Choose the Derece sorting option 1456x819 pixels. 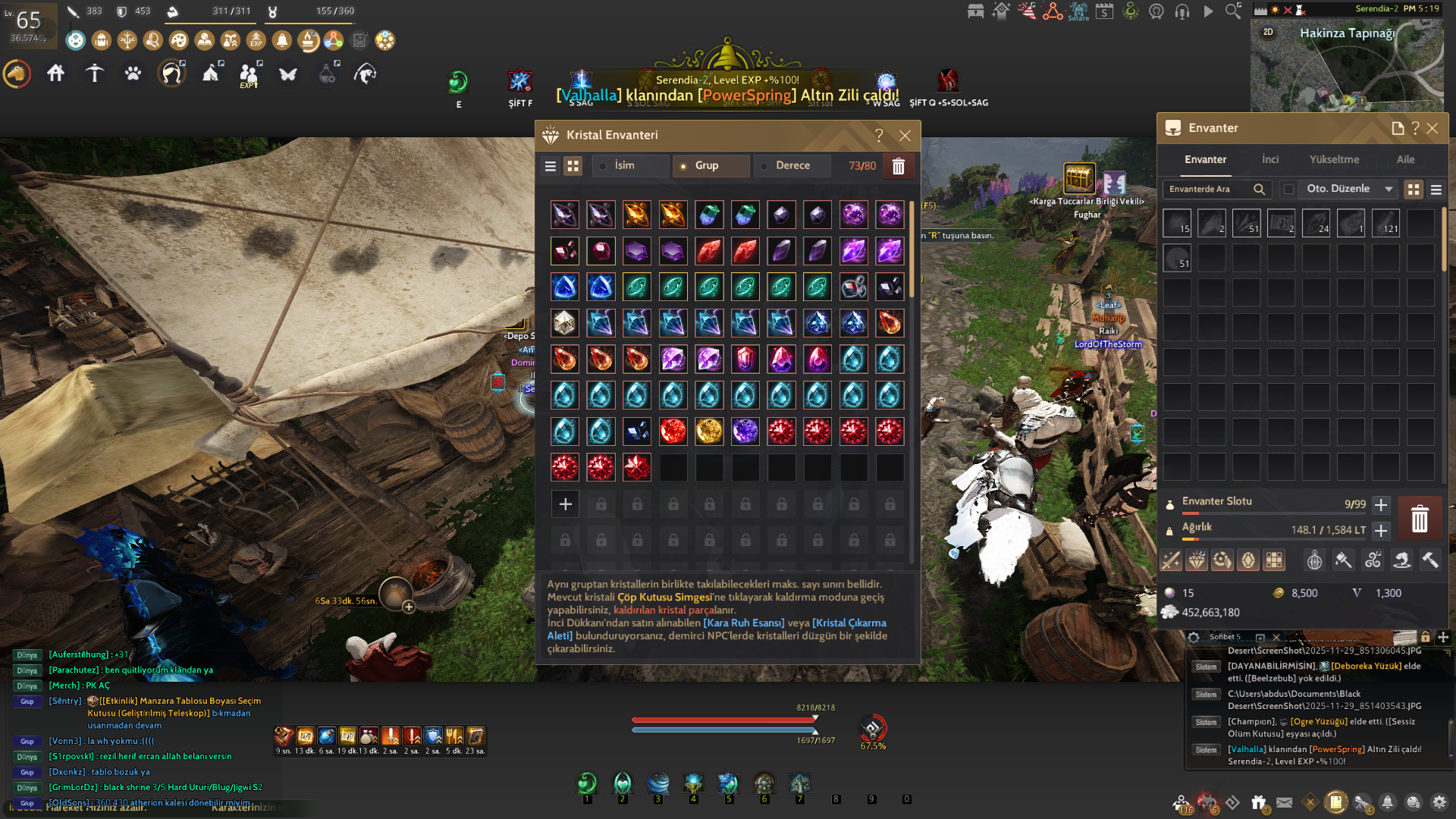point(791,165)
